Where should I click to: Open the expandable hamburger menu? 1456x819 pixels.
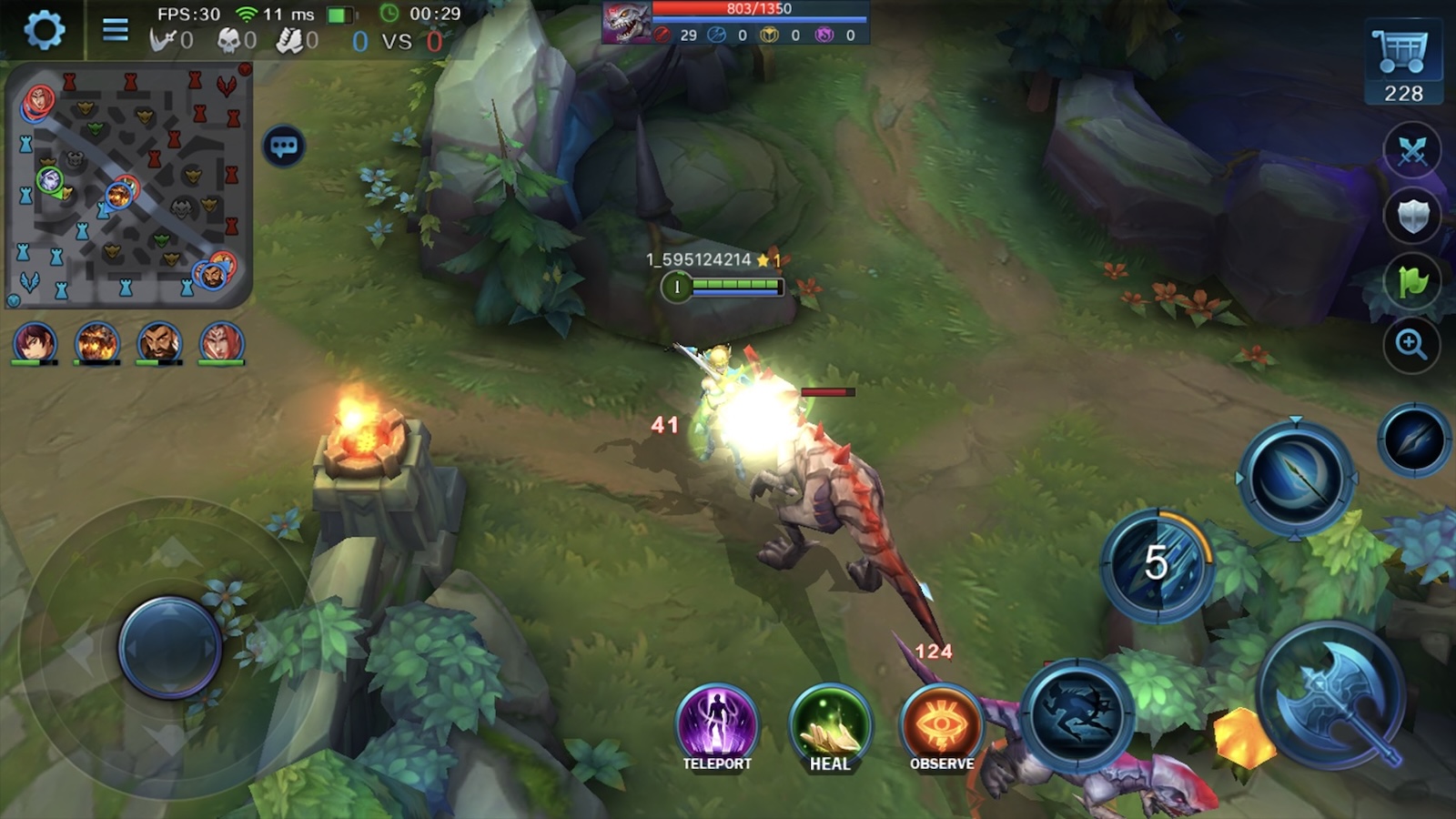coord(115,27)
